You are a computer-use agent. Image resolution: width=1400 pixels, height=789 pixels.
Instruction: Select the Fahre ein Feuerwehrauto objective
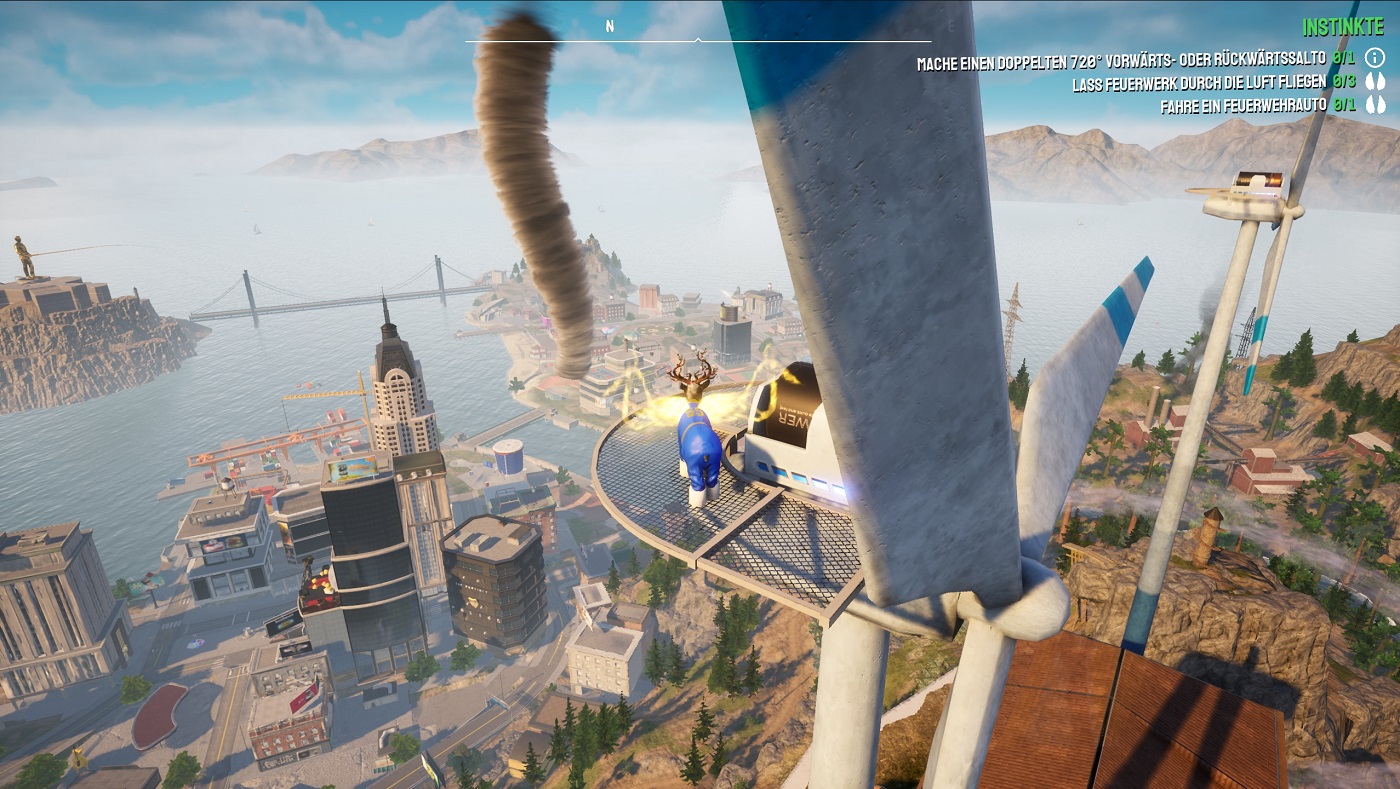(x=1243, y=105)
